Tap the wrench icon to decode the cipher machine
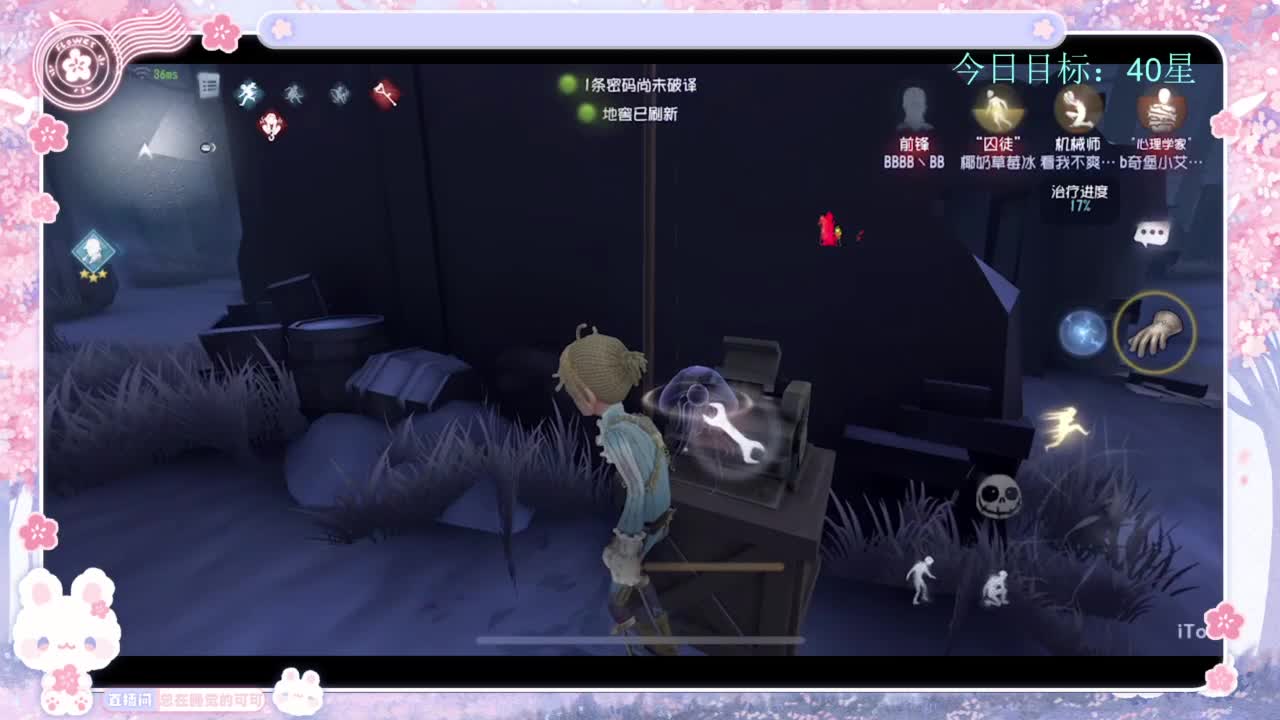 pos(733,434)
